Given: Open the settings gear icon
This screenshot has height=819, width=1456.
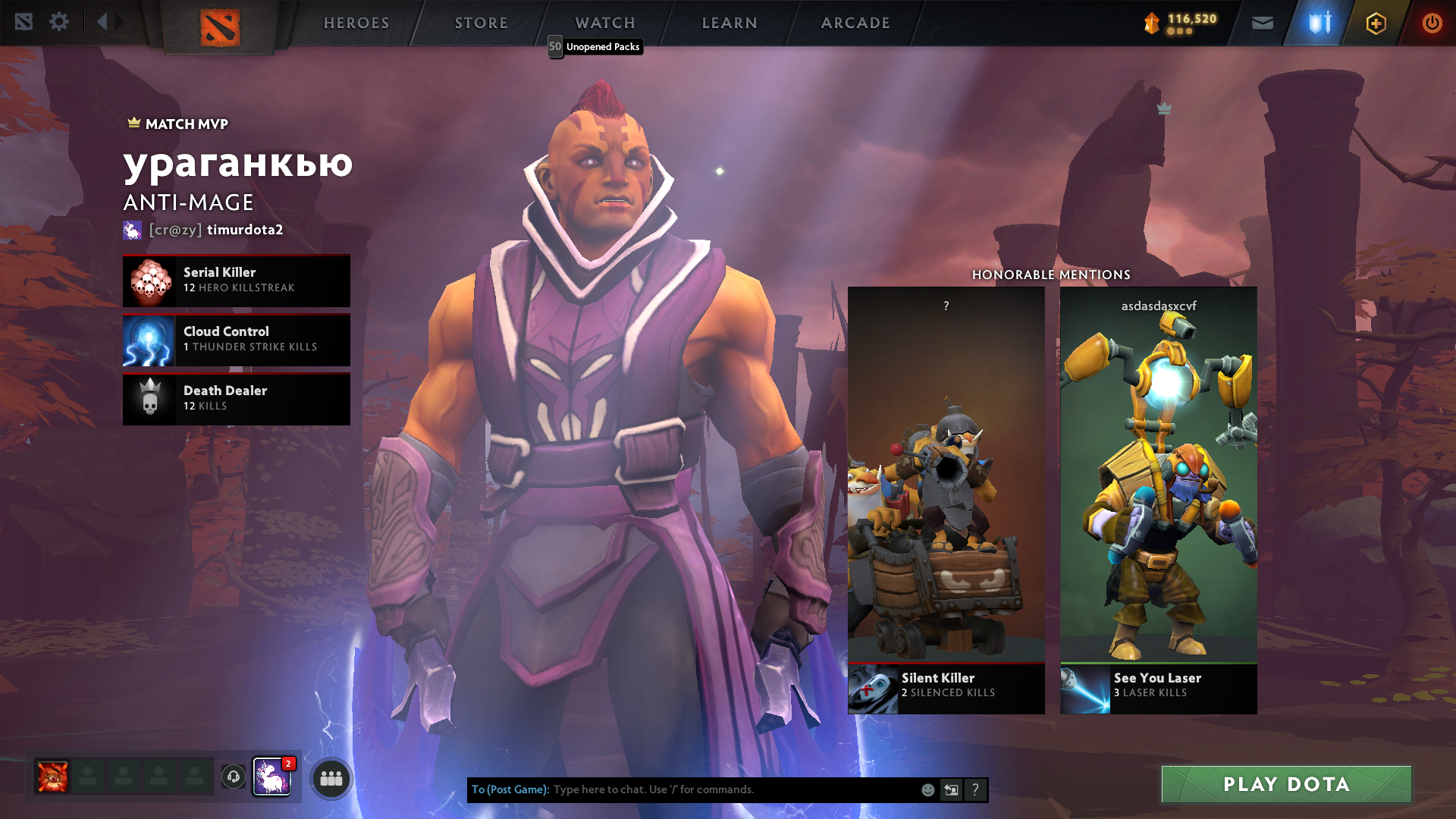Looking at the screenshot, I should tap(59, 22).
